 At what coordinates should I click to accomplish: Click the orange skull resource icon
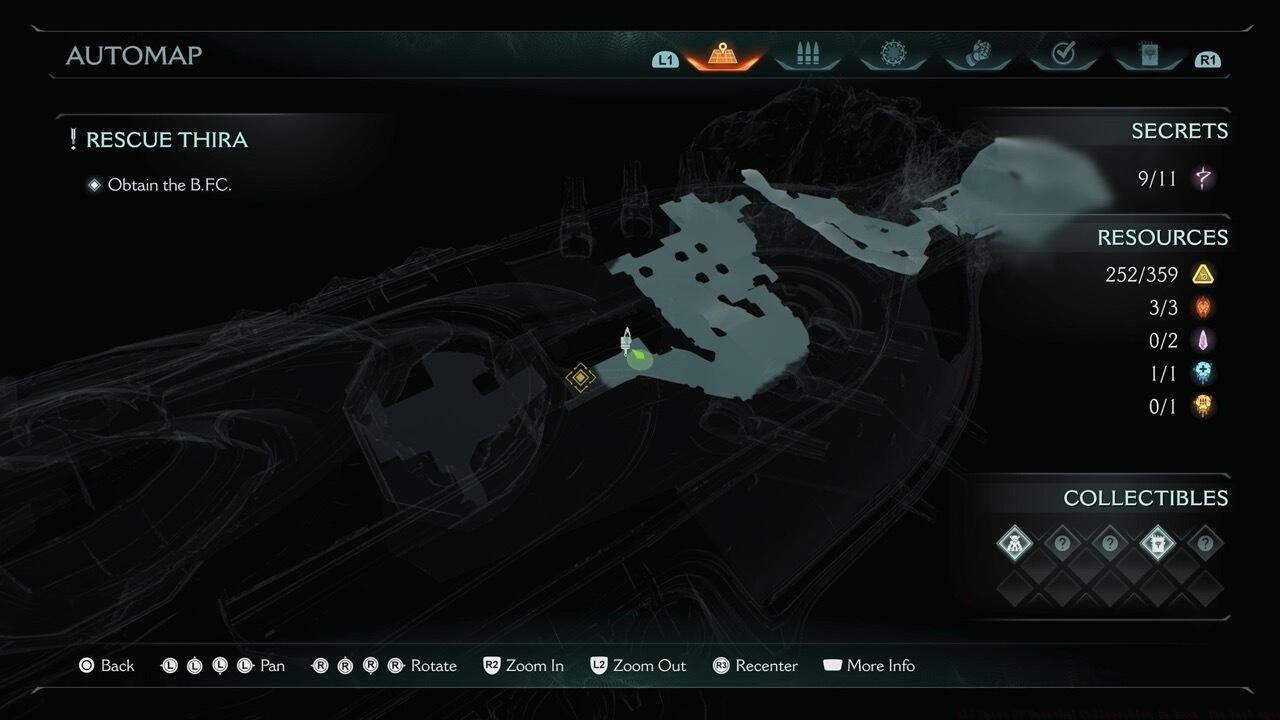1203,406
